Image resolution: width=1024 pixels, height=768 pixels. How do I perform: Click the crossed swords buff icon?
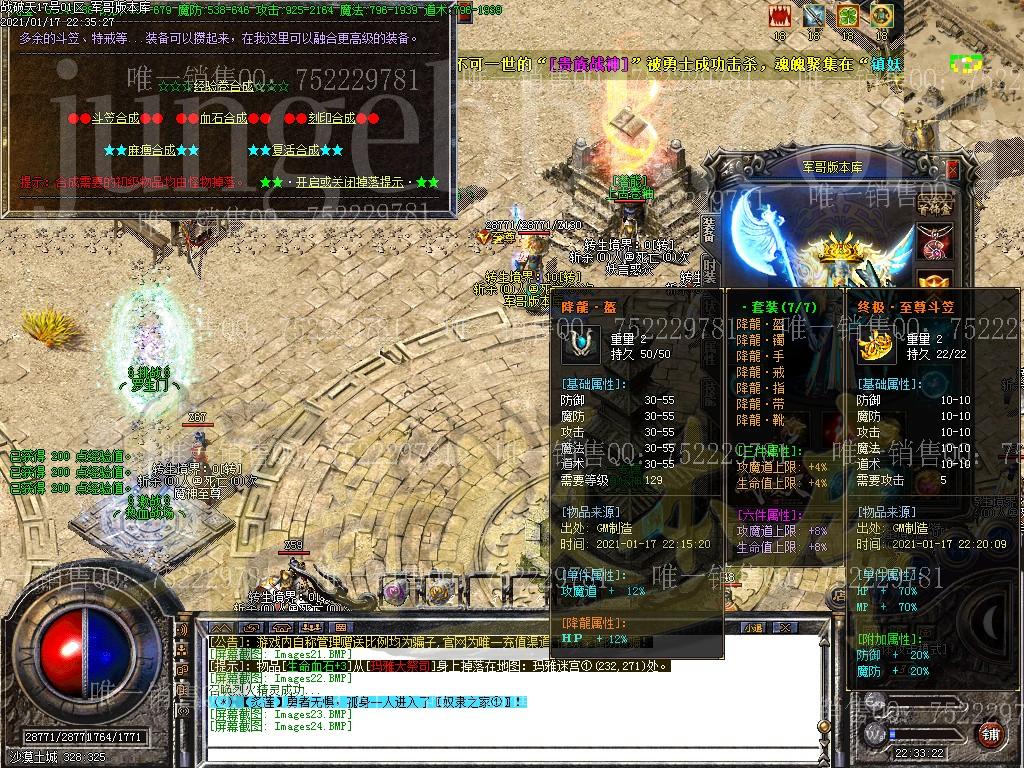pyautogui.click(x=814, y=16)
